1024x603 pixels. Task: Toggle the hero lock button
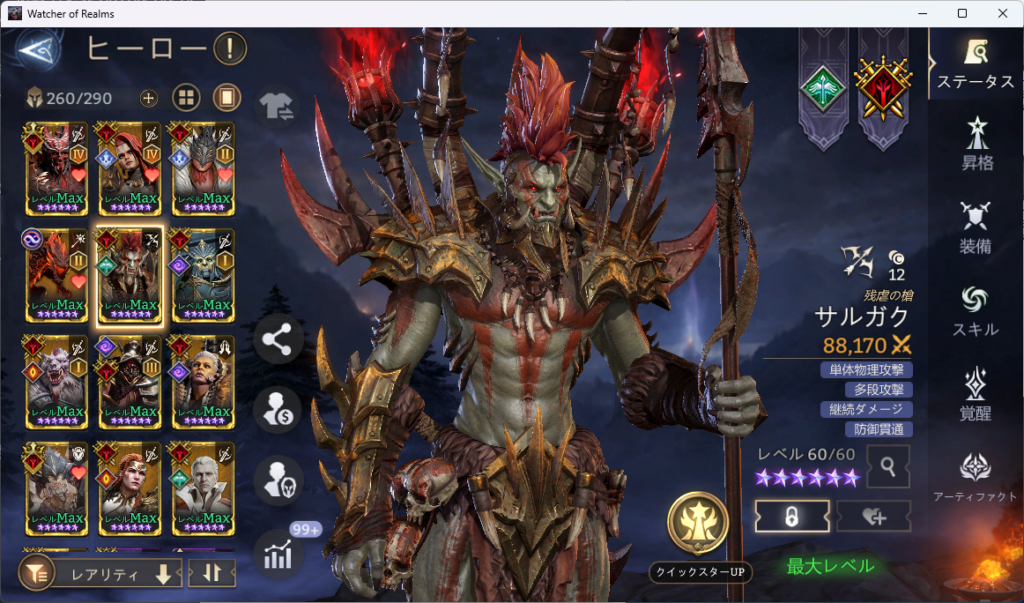pyautogui.click(x=792, y=516)
